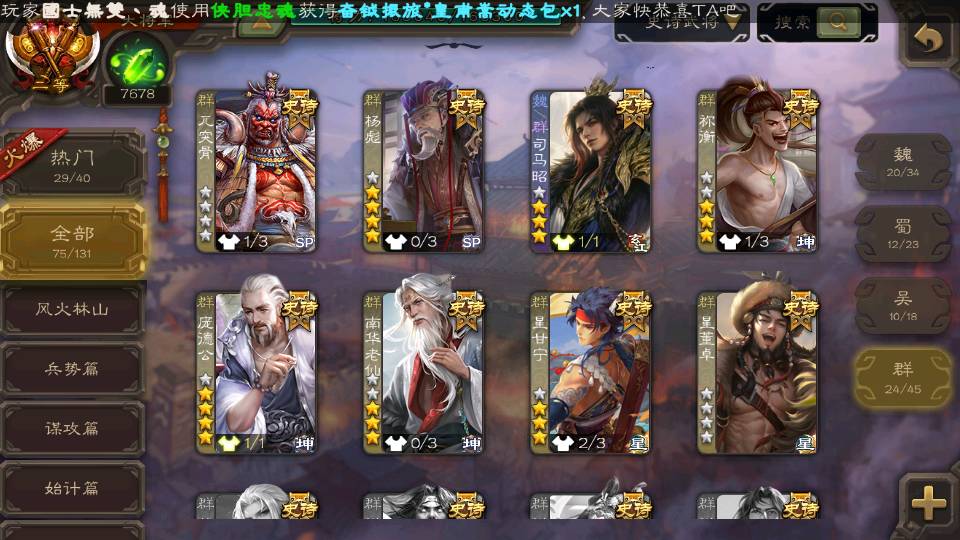This screenshot has height=540, width=960.
Task: Switch to the 兵势篇 category
Action: pos(72,369)
